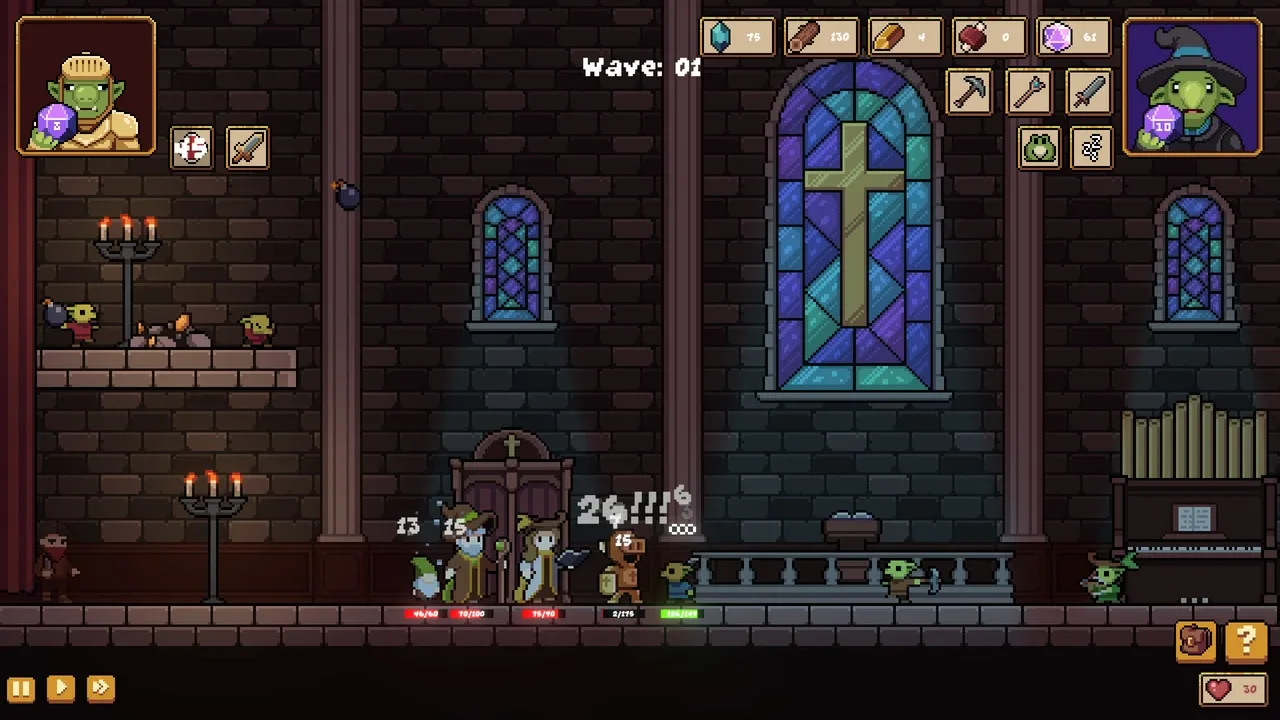The width and height of the screenshot is (1280, 720).
Task: Activate fast-forward speed
Action: [x=100, y=688]
